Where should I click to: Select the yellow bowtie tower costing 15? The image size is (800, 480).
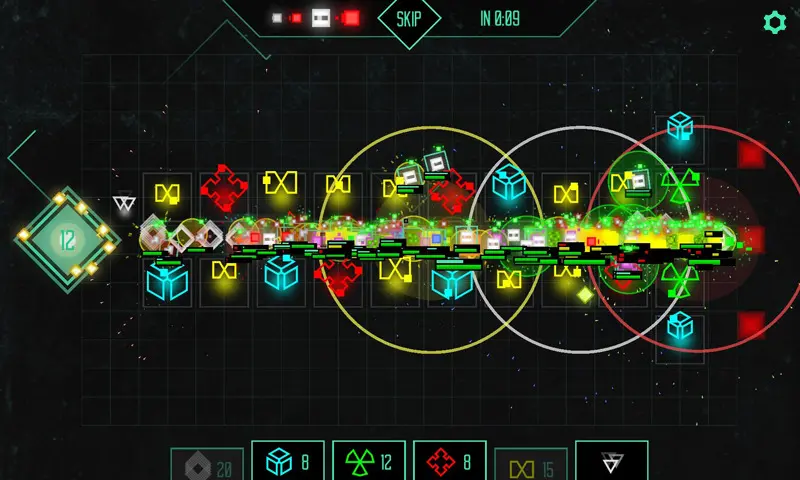(x=531, y=464)
